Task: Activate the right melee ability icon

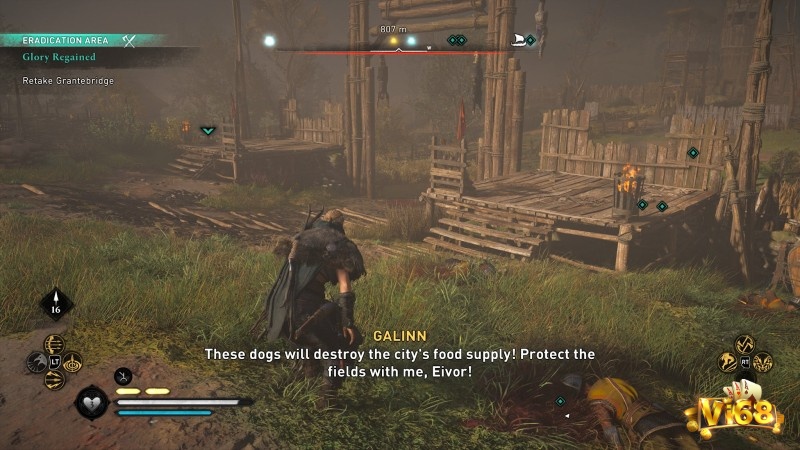Action: pyautogui.click(x=765, y=362)
